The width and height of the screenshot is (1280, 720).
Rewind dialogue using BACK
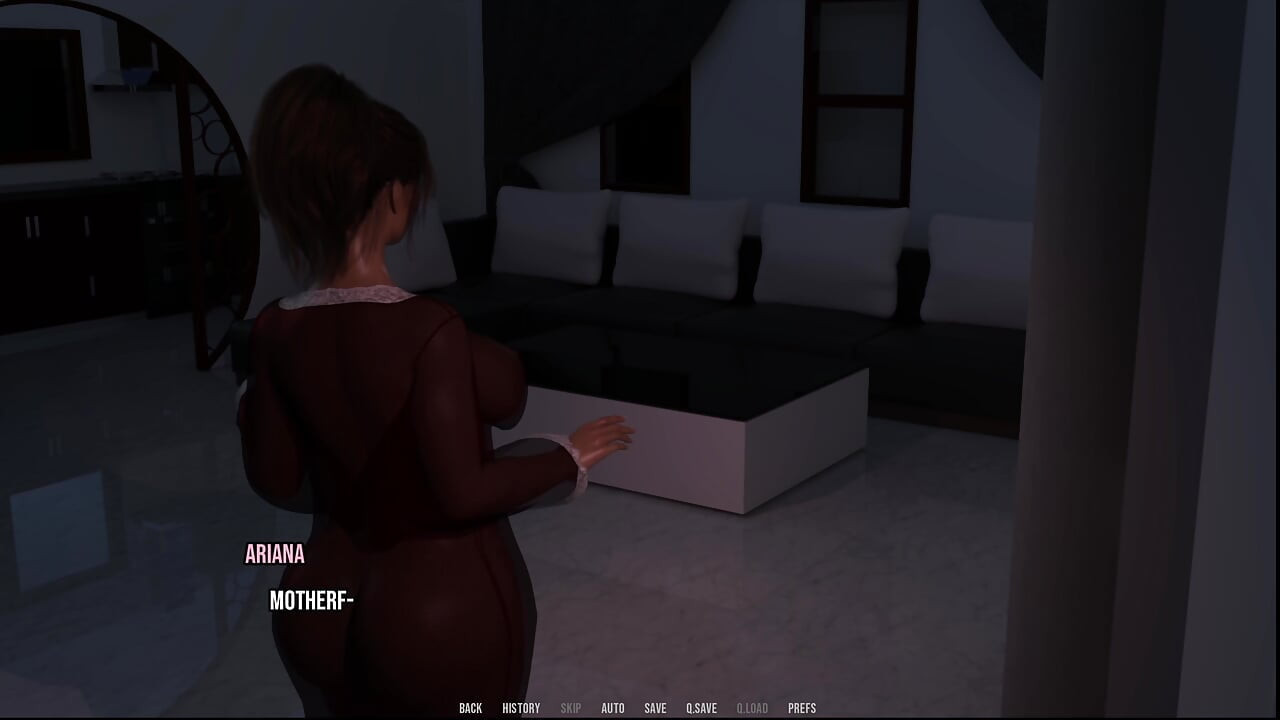click(470, 707)
